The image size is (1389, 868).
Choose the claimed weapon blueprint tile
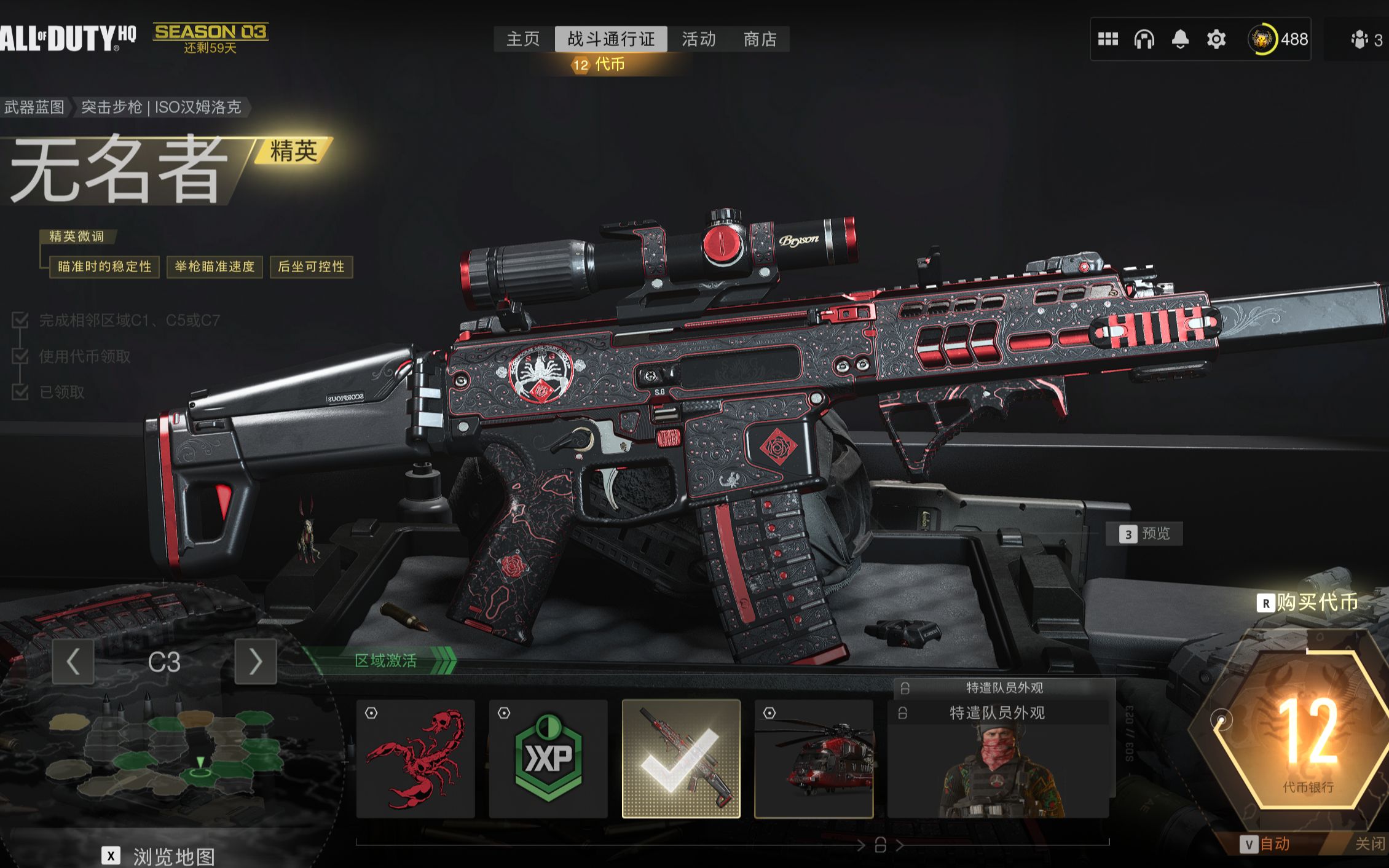[681, 759]
